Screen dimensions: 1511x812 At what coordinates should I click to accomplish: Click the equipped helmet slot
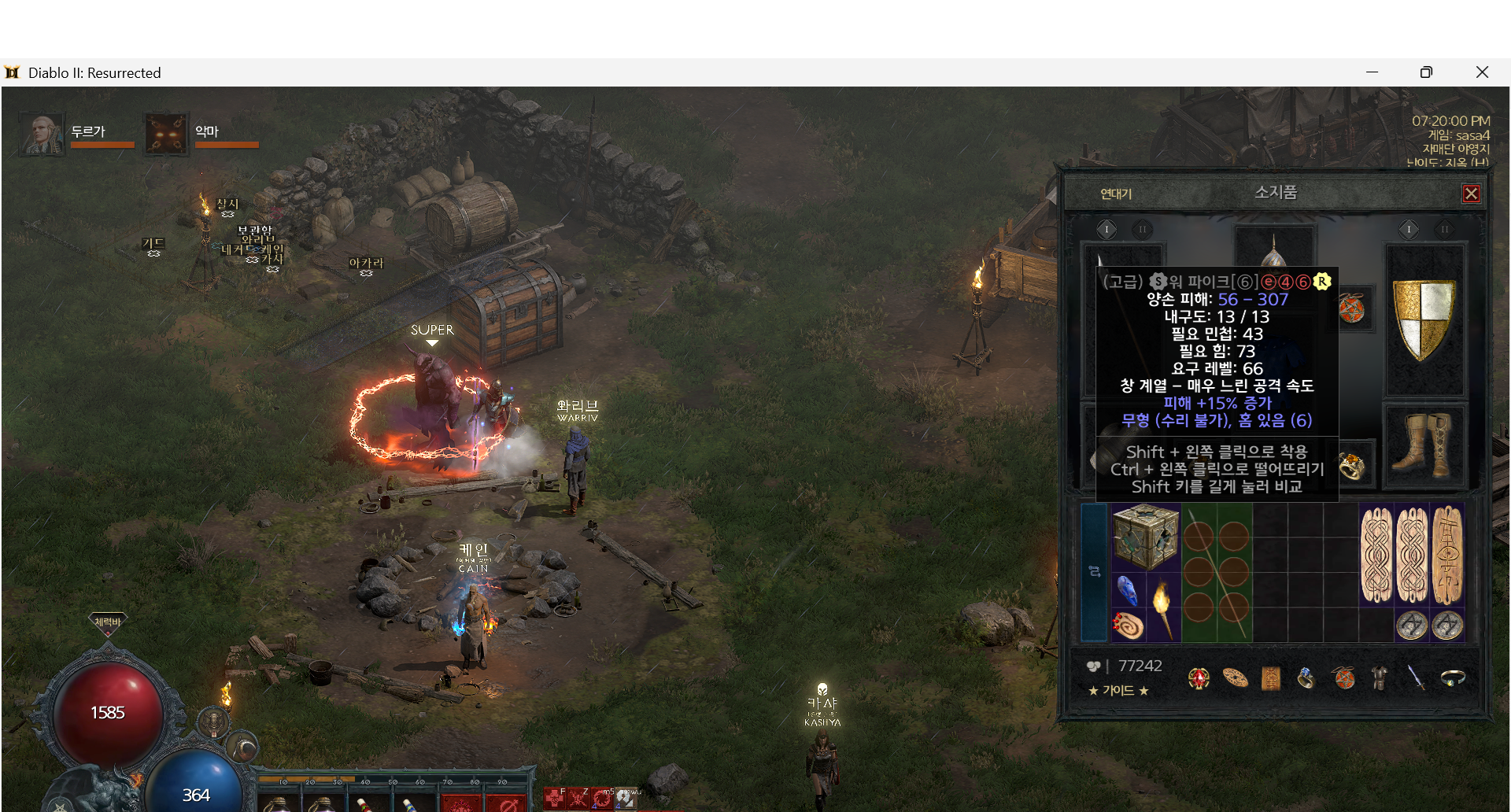tap(1273, 253)
